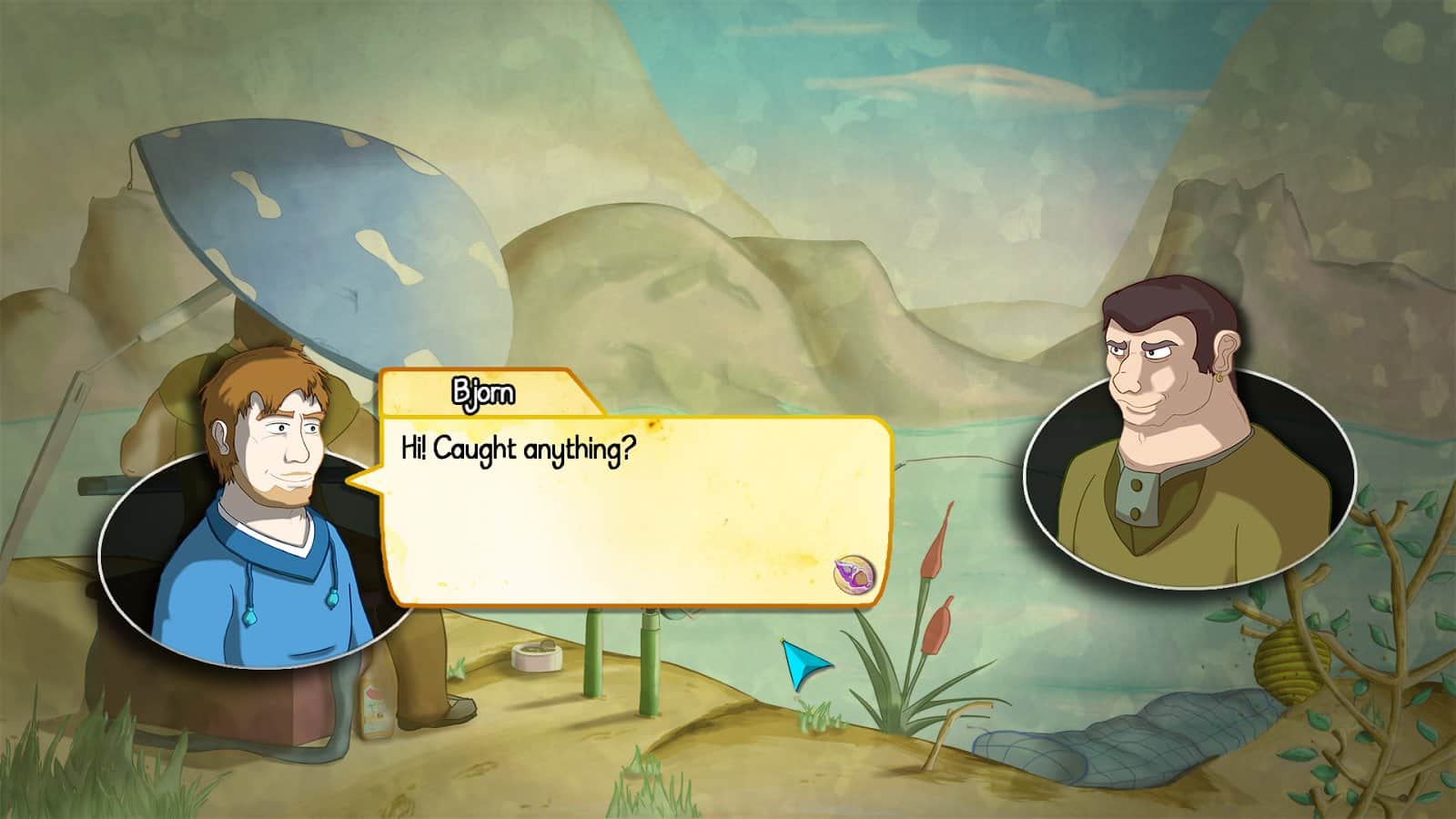
Task: Advance dialogue by clicking the yellow text panel
Action: (x=637, y=528)
